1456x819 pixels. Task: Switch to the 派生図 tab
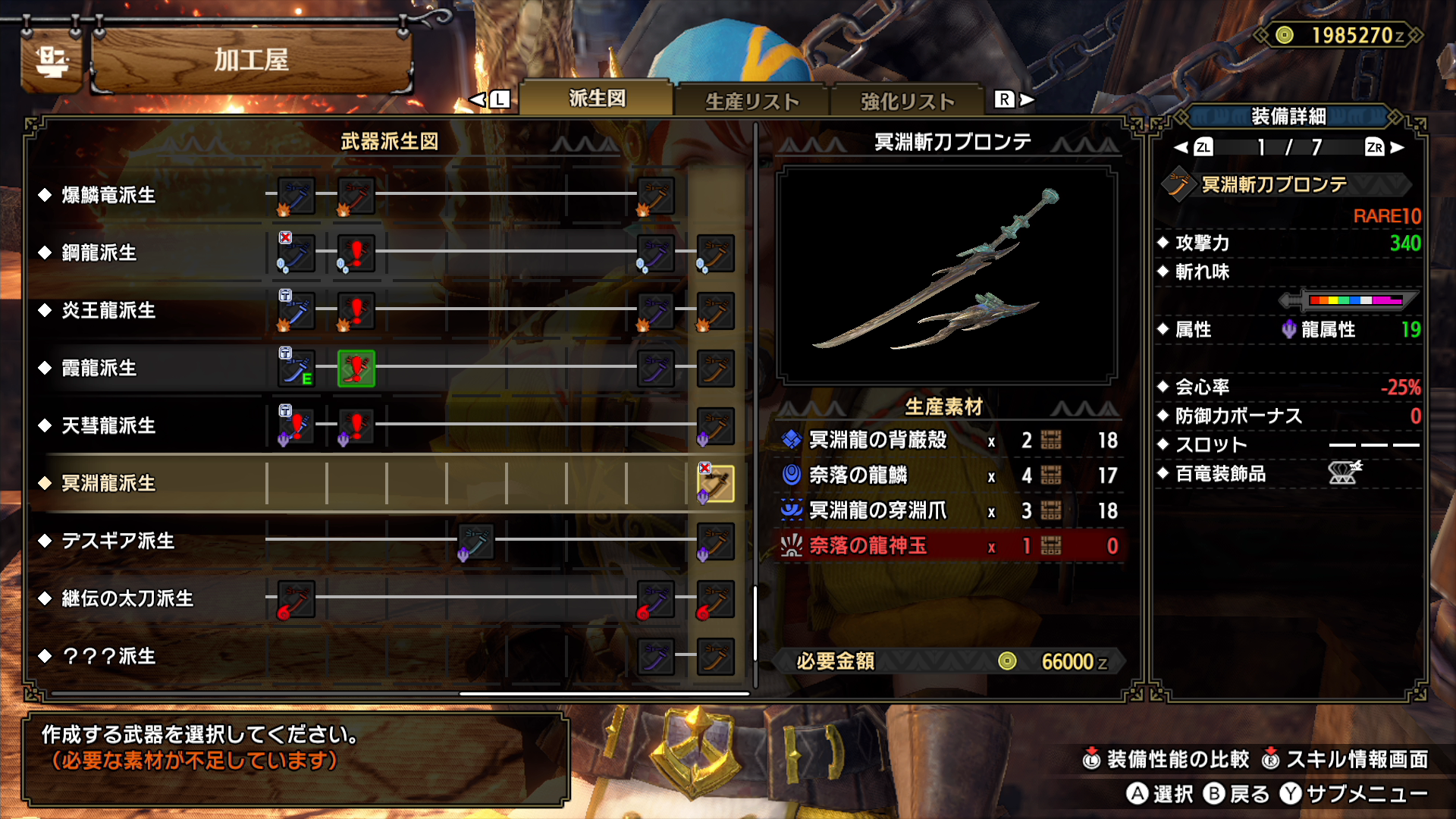point(597,99)
